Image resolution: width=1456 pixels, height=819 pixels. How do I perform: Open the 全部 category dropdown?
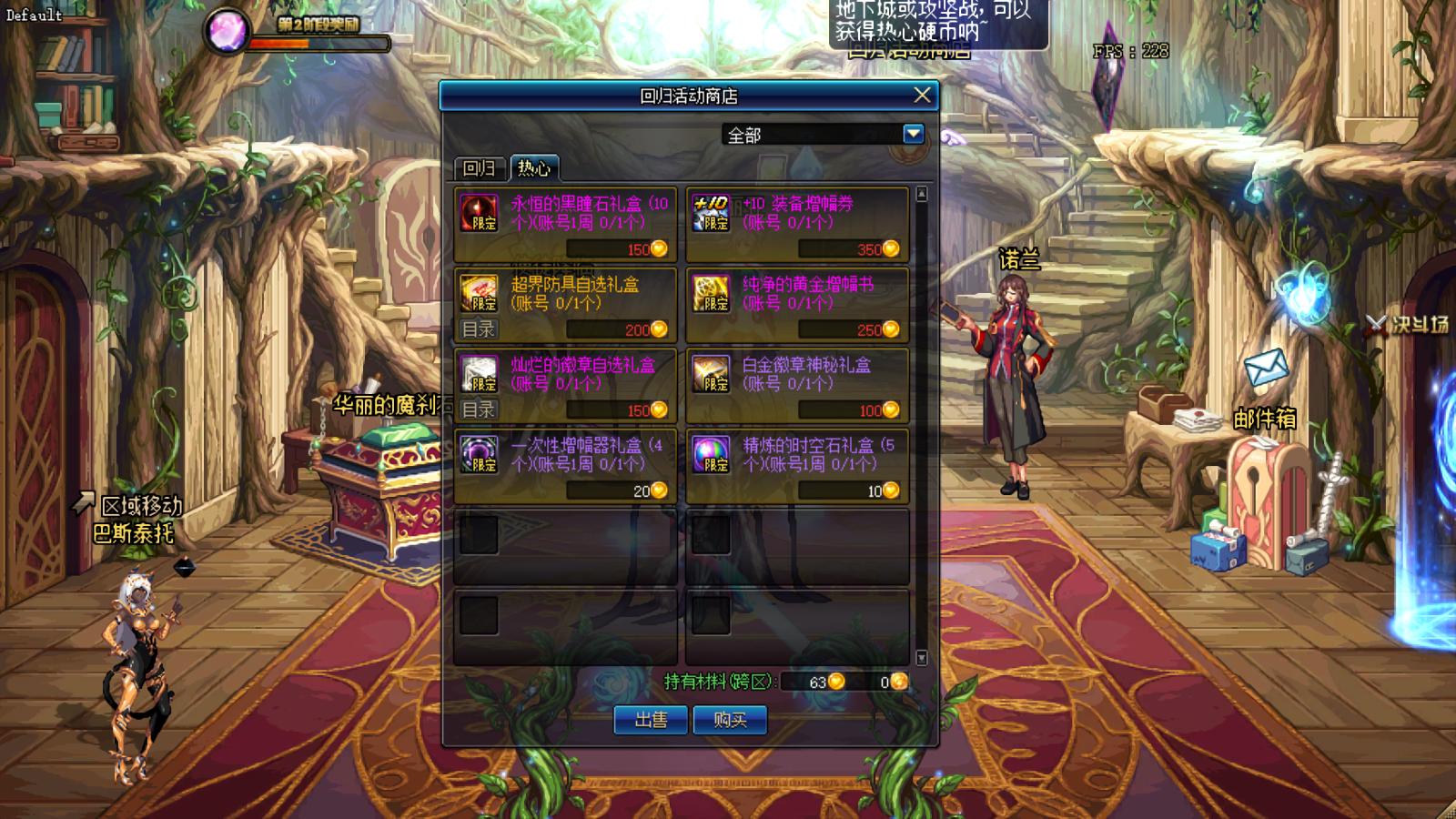point(913,135)
